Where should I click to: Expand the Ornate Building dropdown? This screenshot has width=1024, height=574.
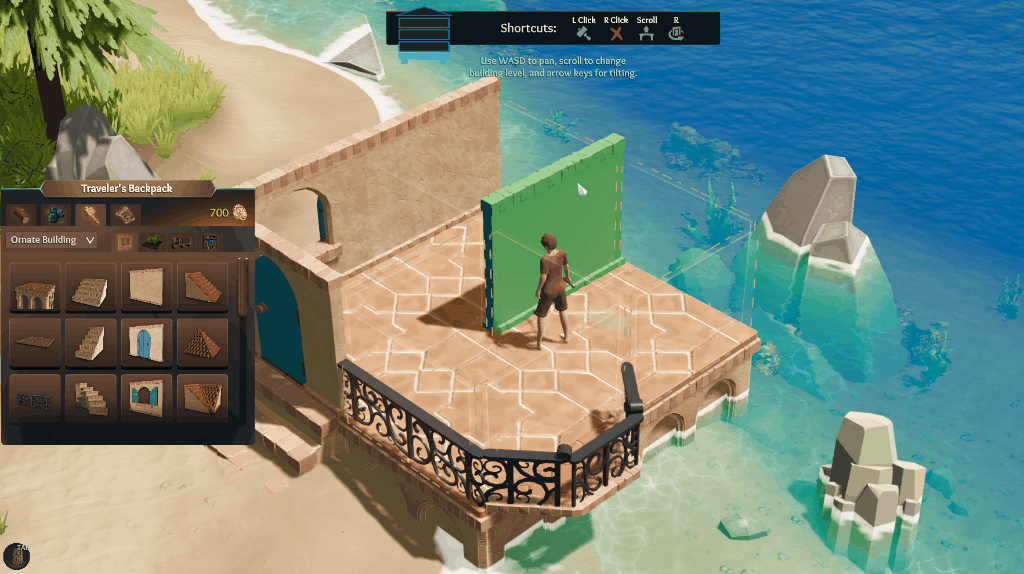(x=52, y=240)
